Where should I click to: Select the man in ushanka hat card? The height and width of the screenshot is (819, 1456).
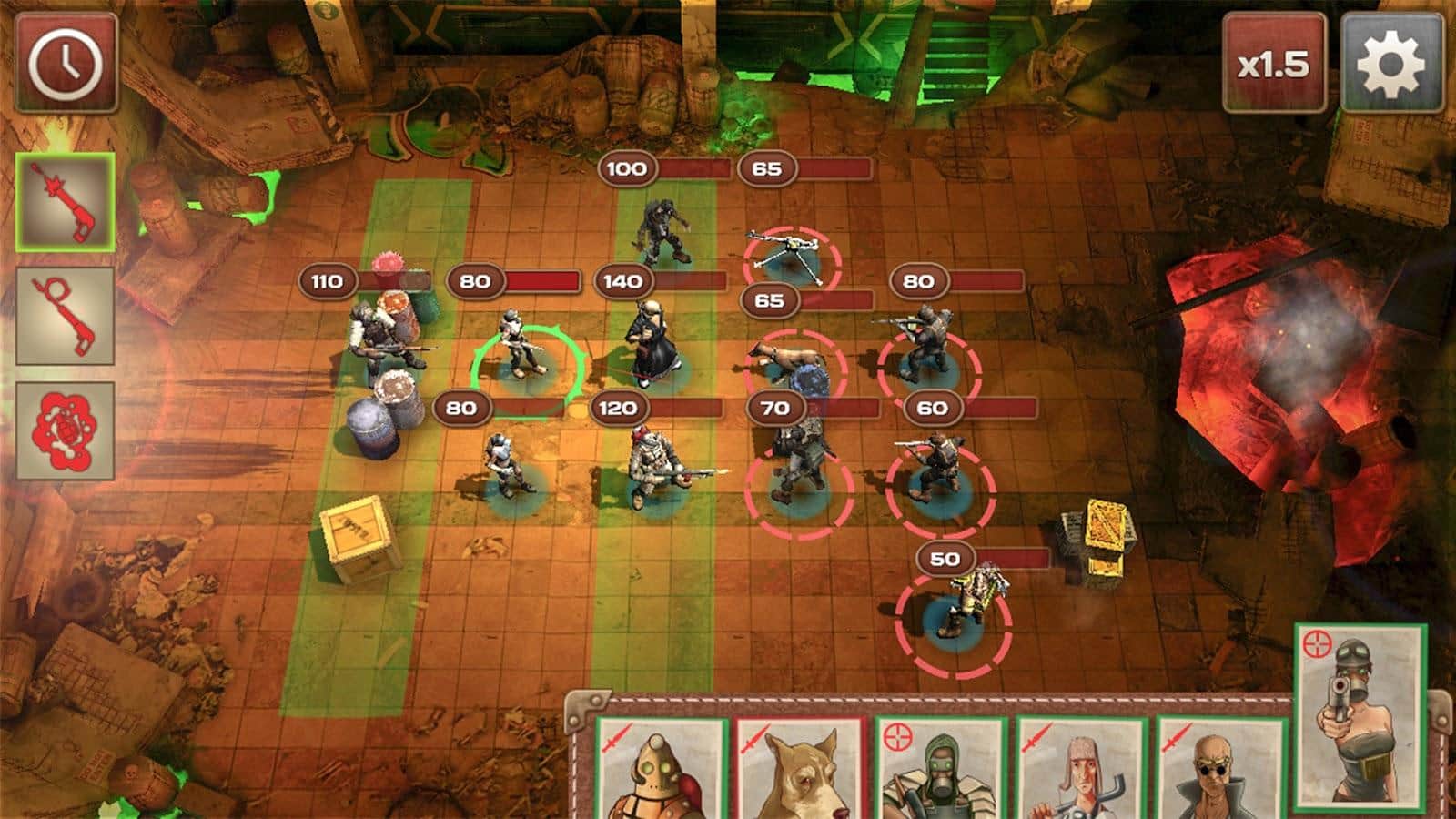[1080, 769]
